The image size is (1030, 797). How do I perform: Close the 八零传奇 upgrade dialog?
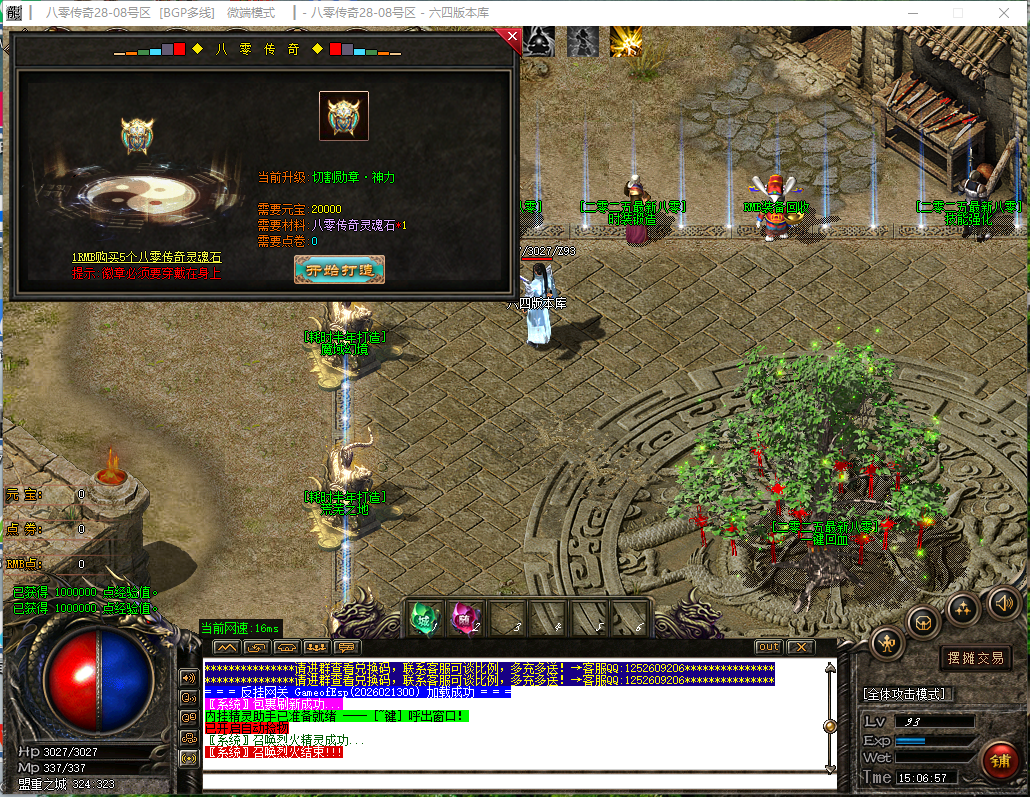(512, 38)
